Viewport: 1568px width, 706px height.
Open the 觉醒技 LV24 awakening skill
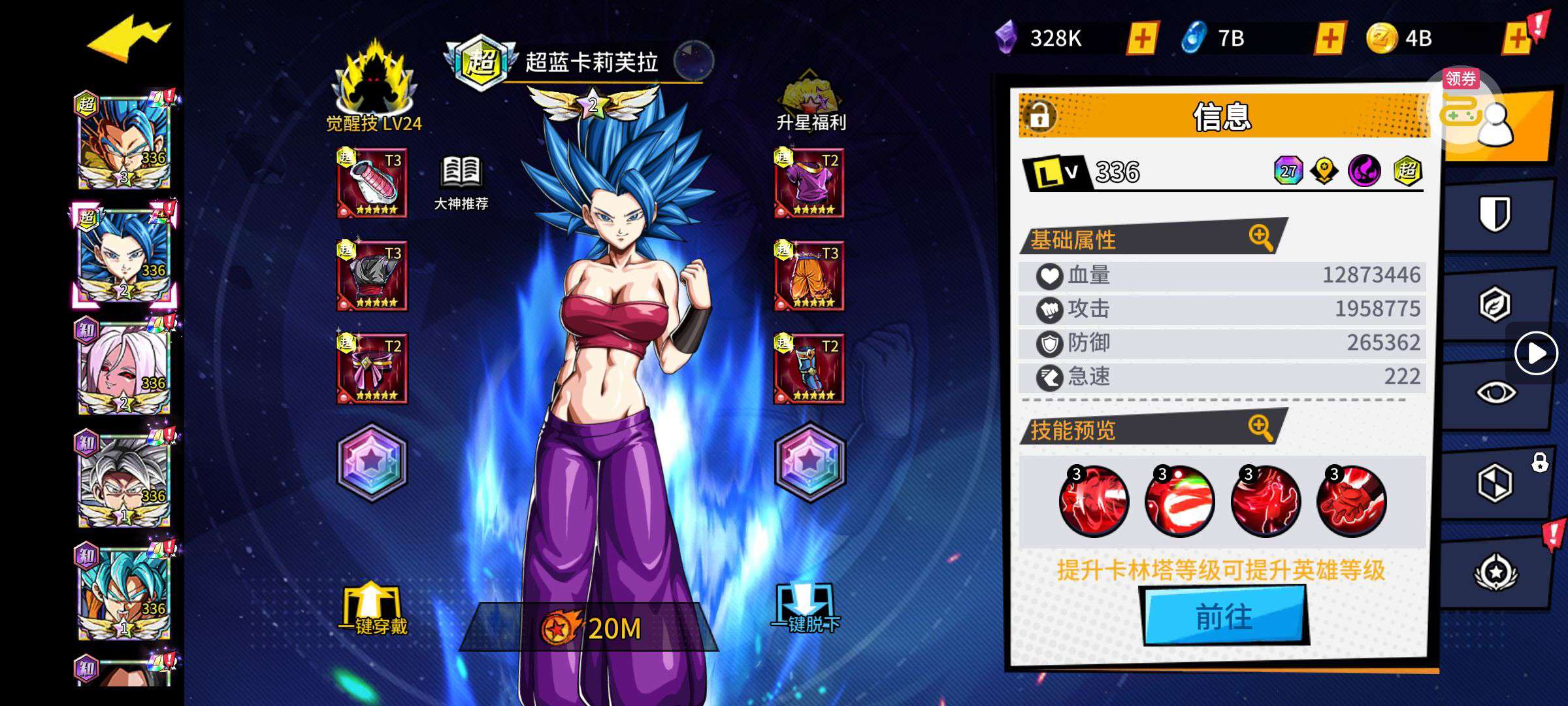pyautogui.click(x=374, y=86)
